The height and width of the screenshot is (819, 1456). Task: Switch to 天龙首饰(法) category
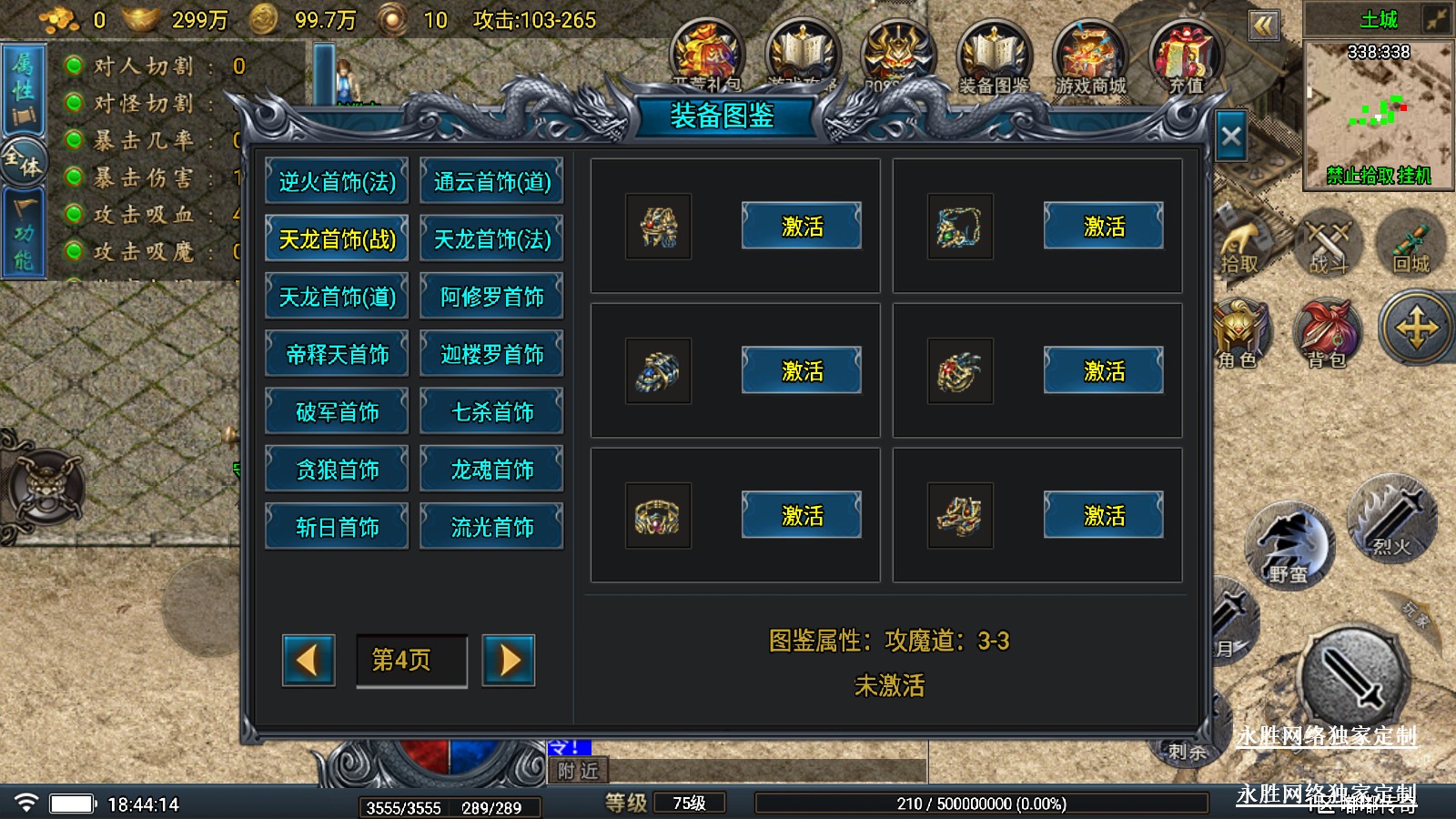coord(491,239)
